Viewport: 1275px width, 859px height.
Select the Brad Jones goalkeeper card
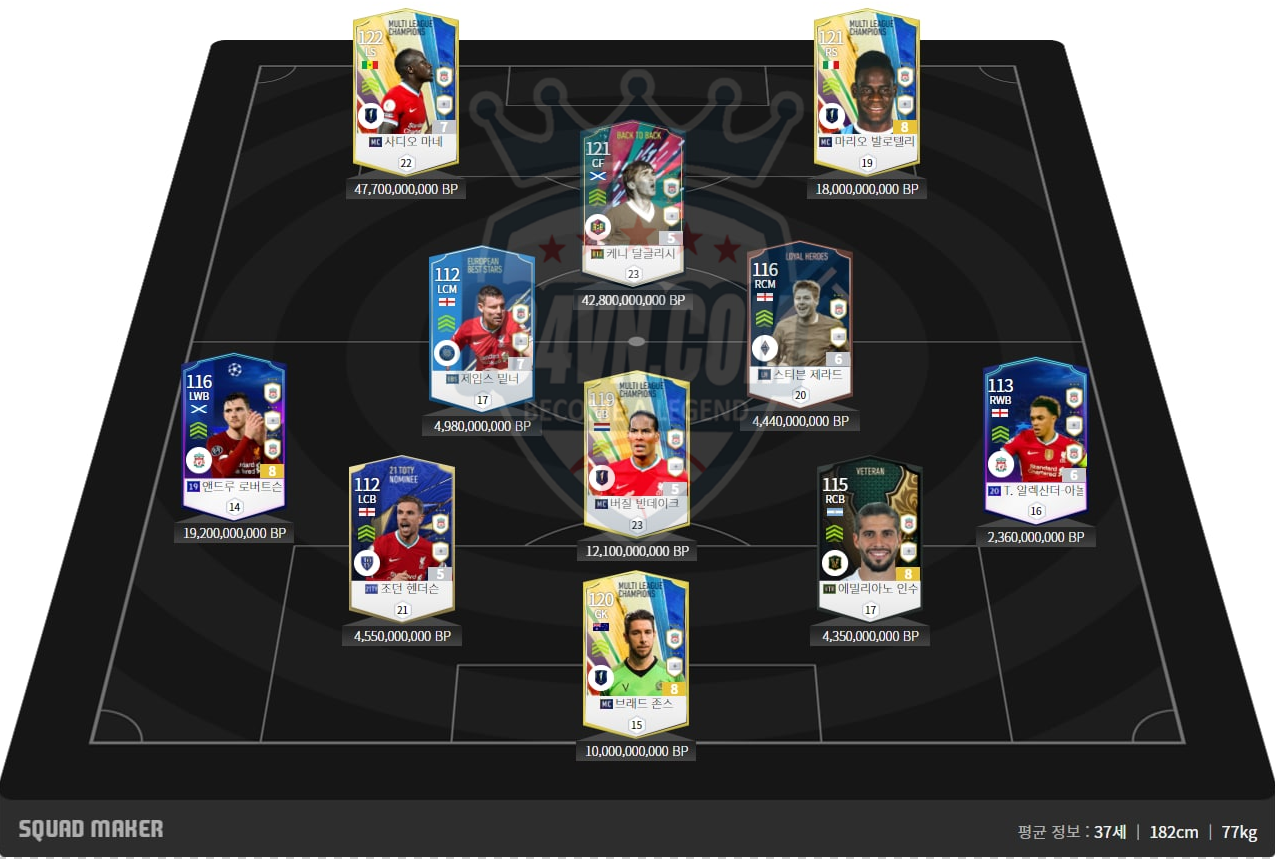point(636,645)
